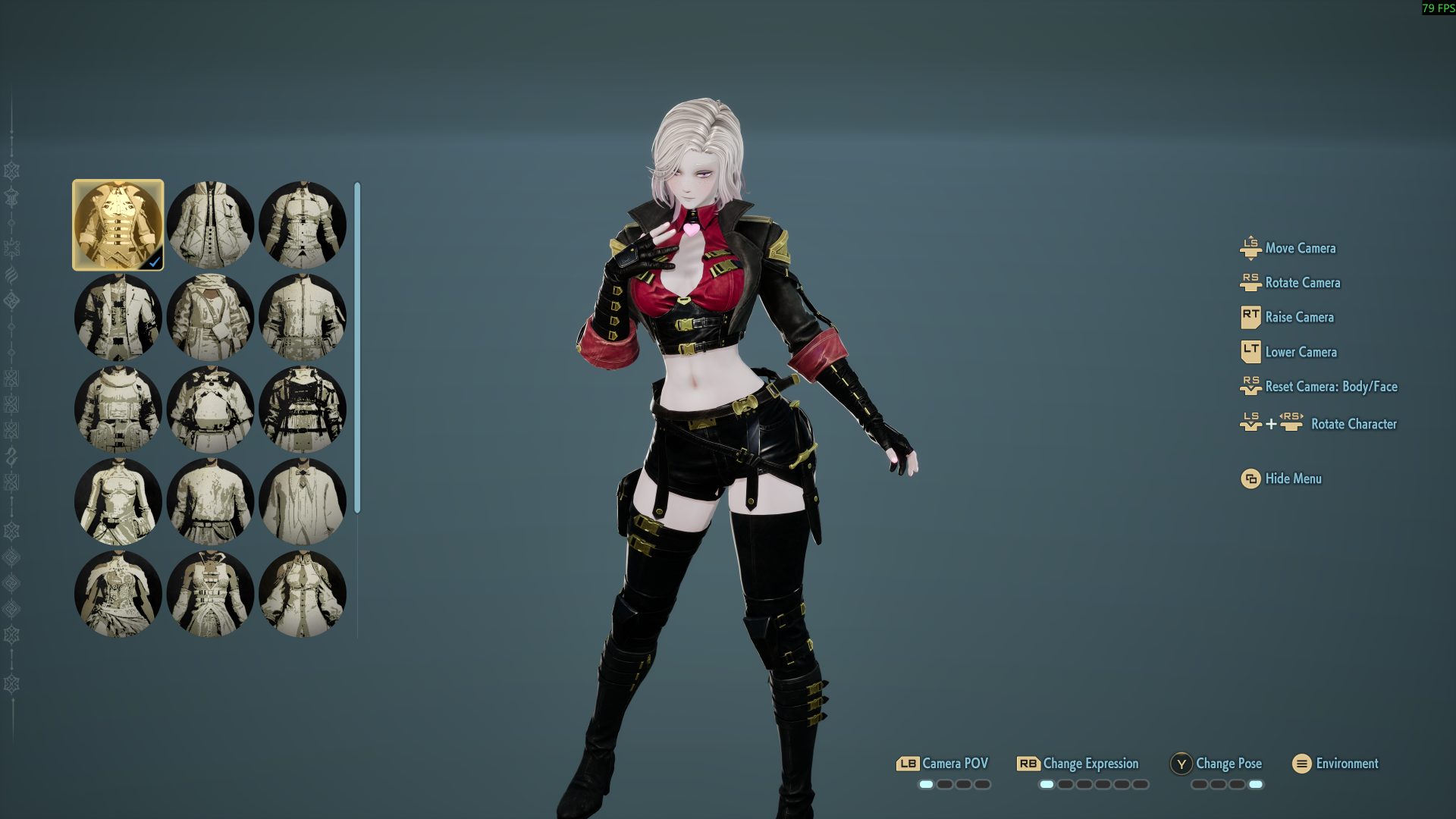Image resolution: width=1456 pixels, height=819 pixels.
Task: Choose the plain belted shirt outfit
Action: tap(210, 501)
